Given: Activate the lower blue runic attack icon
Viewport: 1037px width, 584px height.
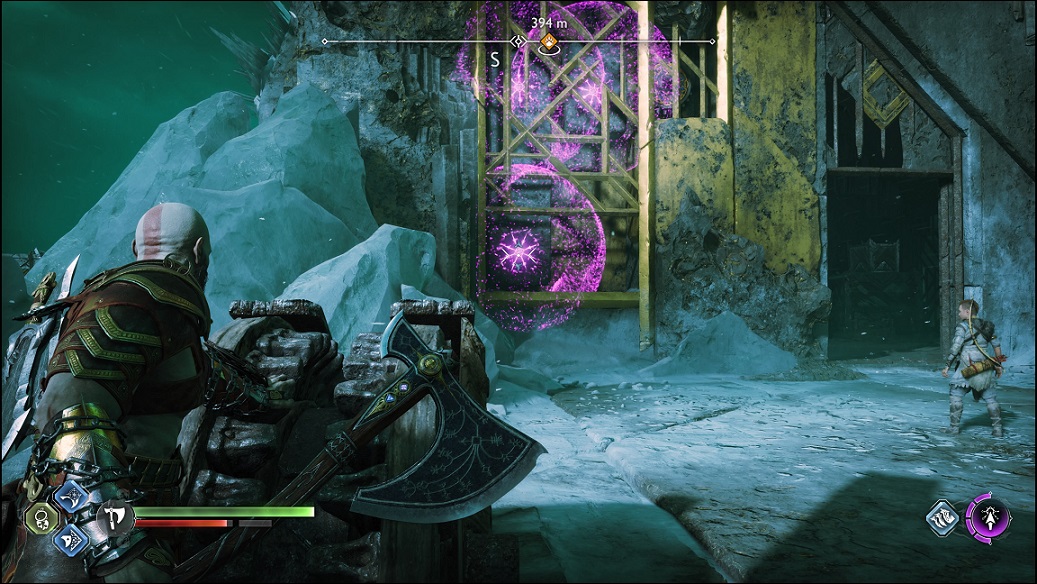Looking at the screenshot, I should coord(72,540).
